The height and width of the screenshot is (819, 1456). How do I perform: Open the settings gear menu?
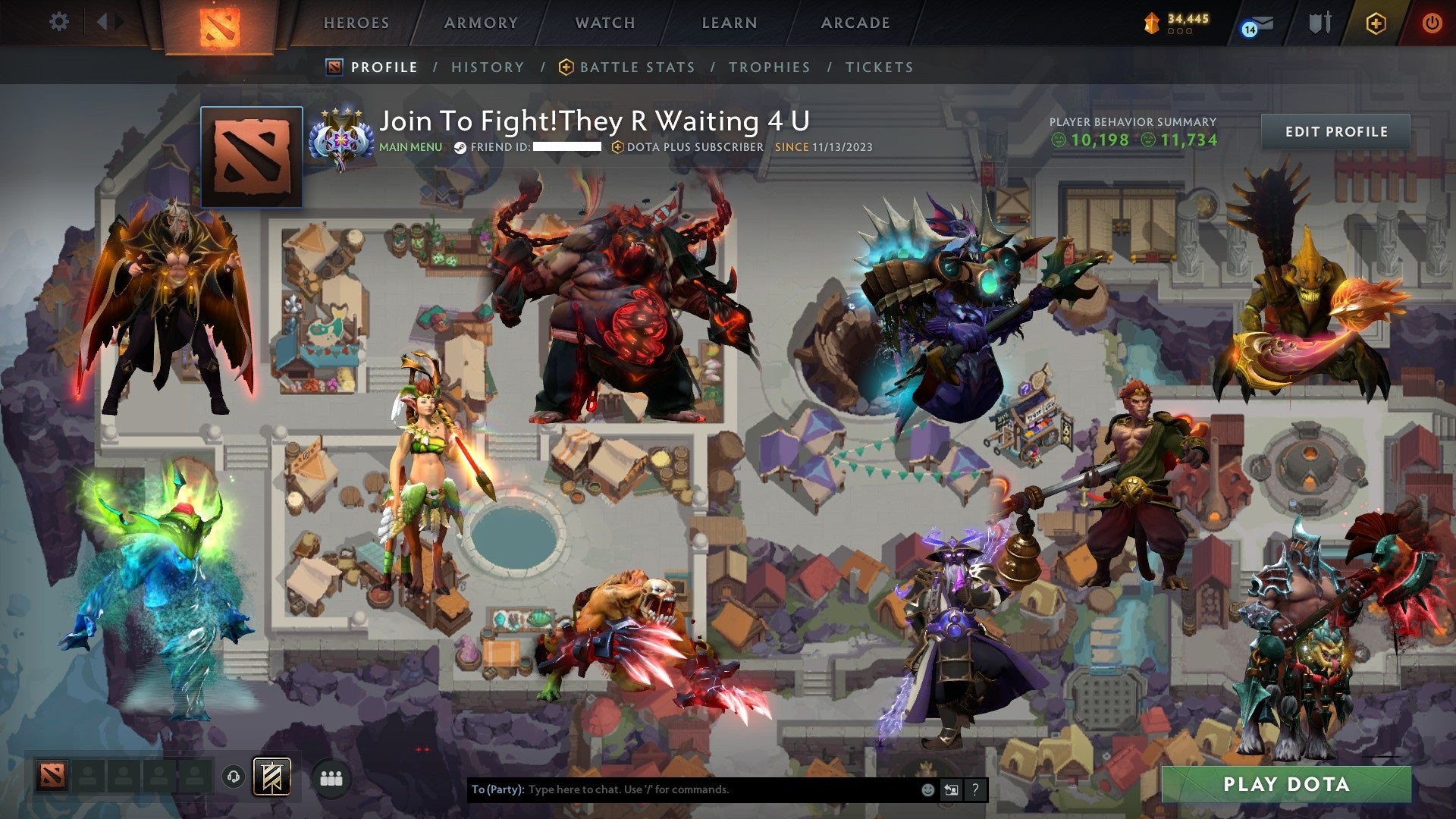[x=58, y=23]
